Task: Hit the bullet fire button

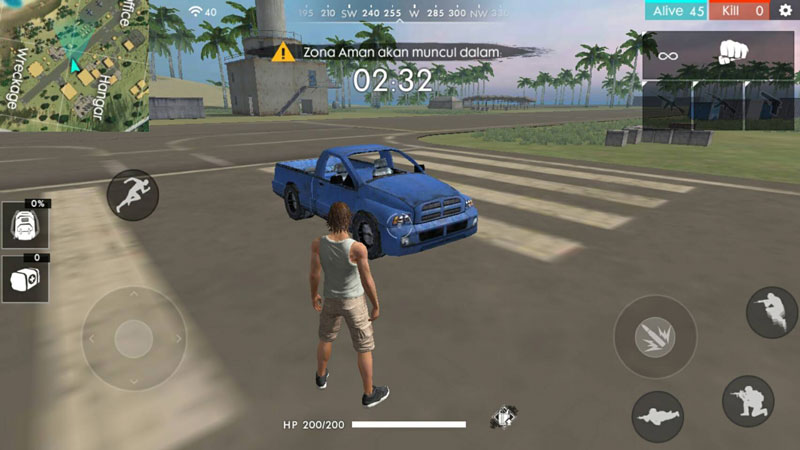Action: tap(654, 336)
